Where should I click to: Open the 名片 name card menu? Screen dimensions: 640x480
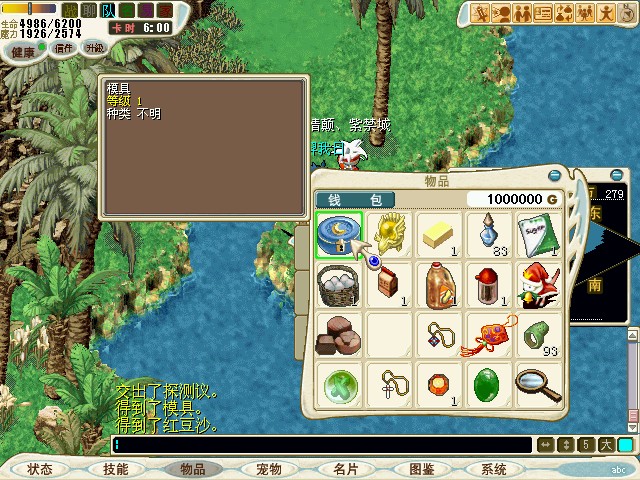(x=346, y=468)
